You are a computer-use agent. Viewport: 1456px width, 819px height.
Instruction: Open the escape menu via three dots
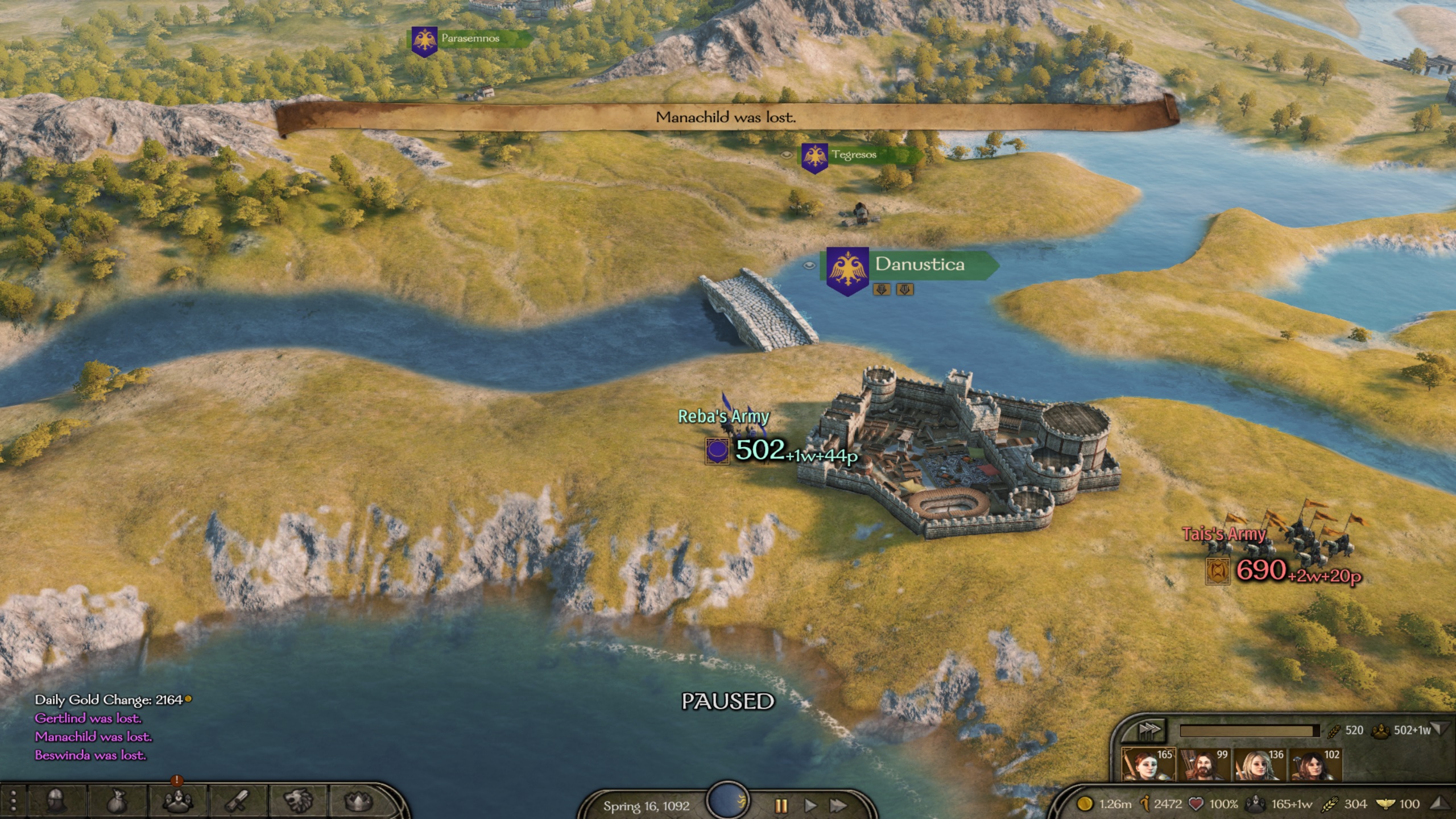(x=13, y=802)
